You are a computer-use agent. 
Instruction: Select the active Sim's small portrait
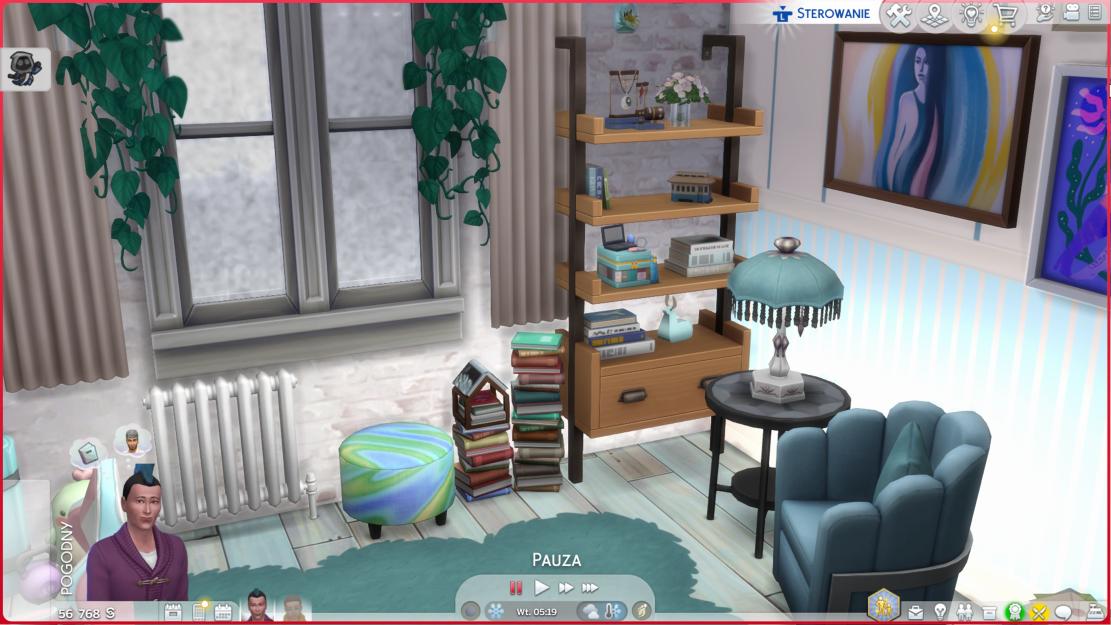point(258,606)
